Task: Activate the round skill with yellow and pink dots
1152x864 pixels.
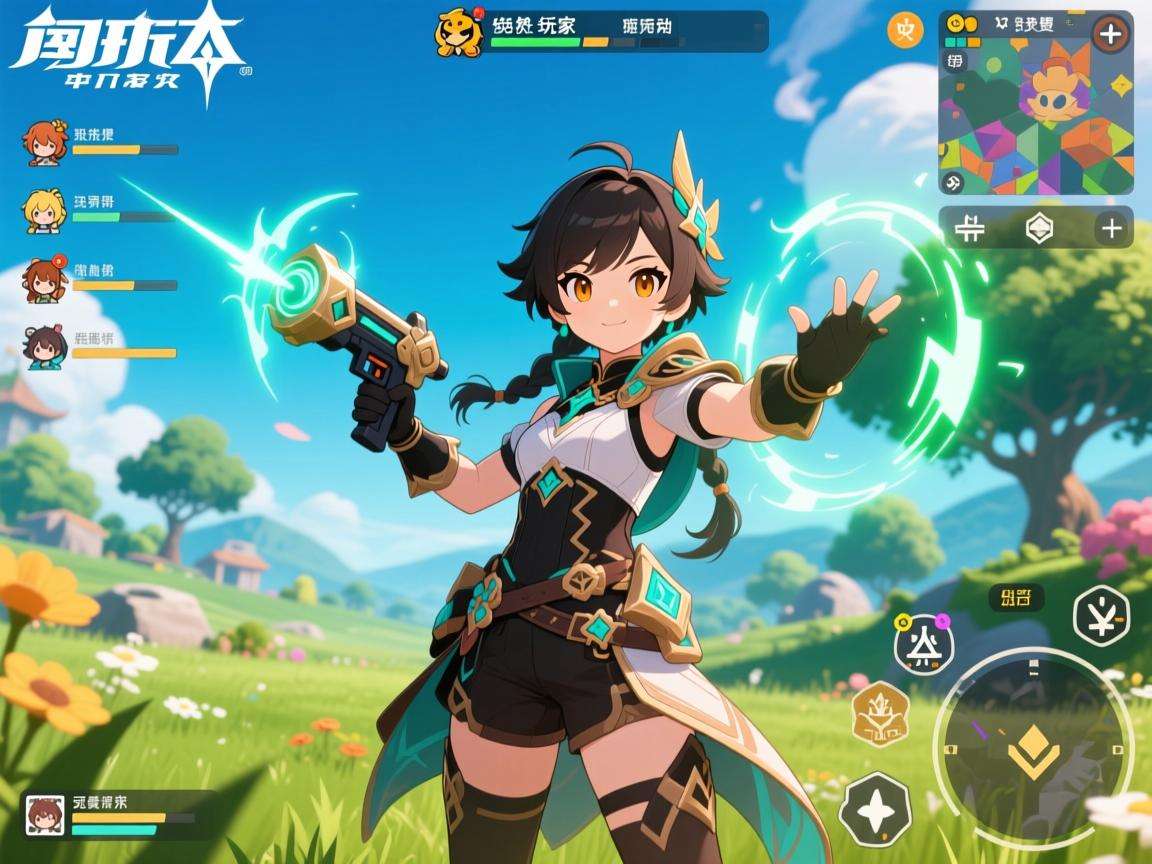Action: point(923,645)
